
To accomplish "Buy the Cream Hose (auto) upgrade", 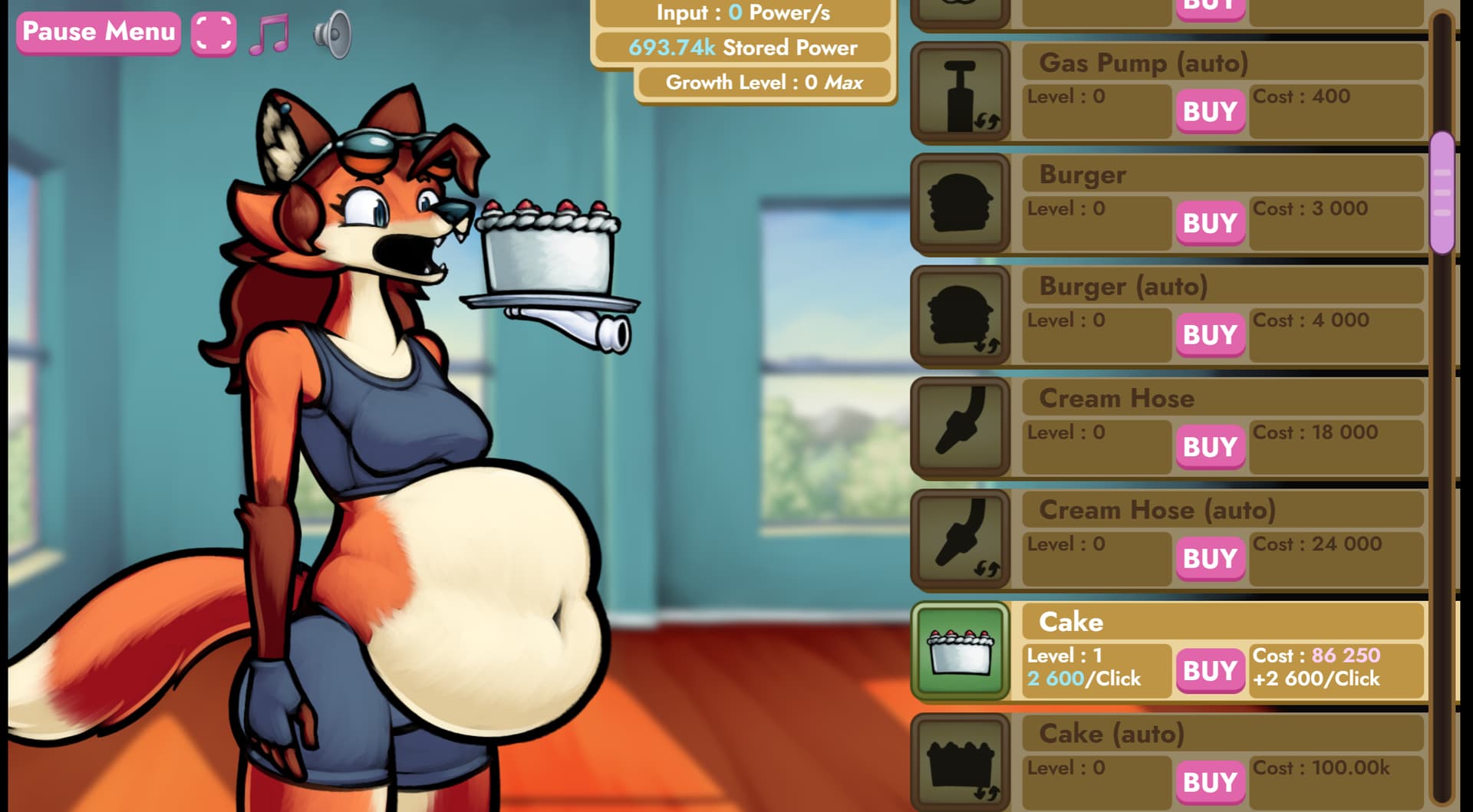I will pyautogui.click(x=1210, y=559).
